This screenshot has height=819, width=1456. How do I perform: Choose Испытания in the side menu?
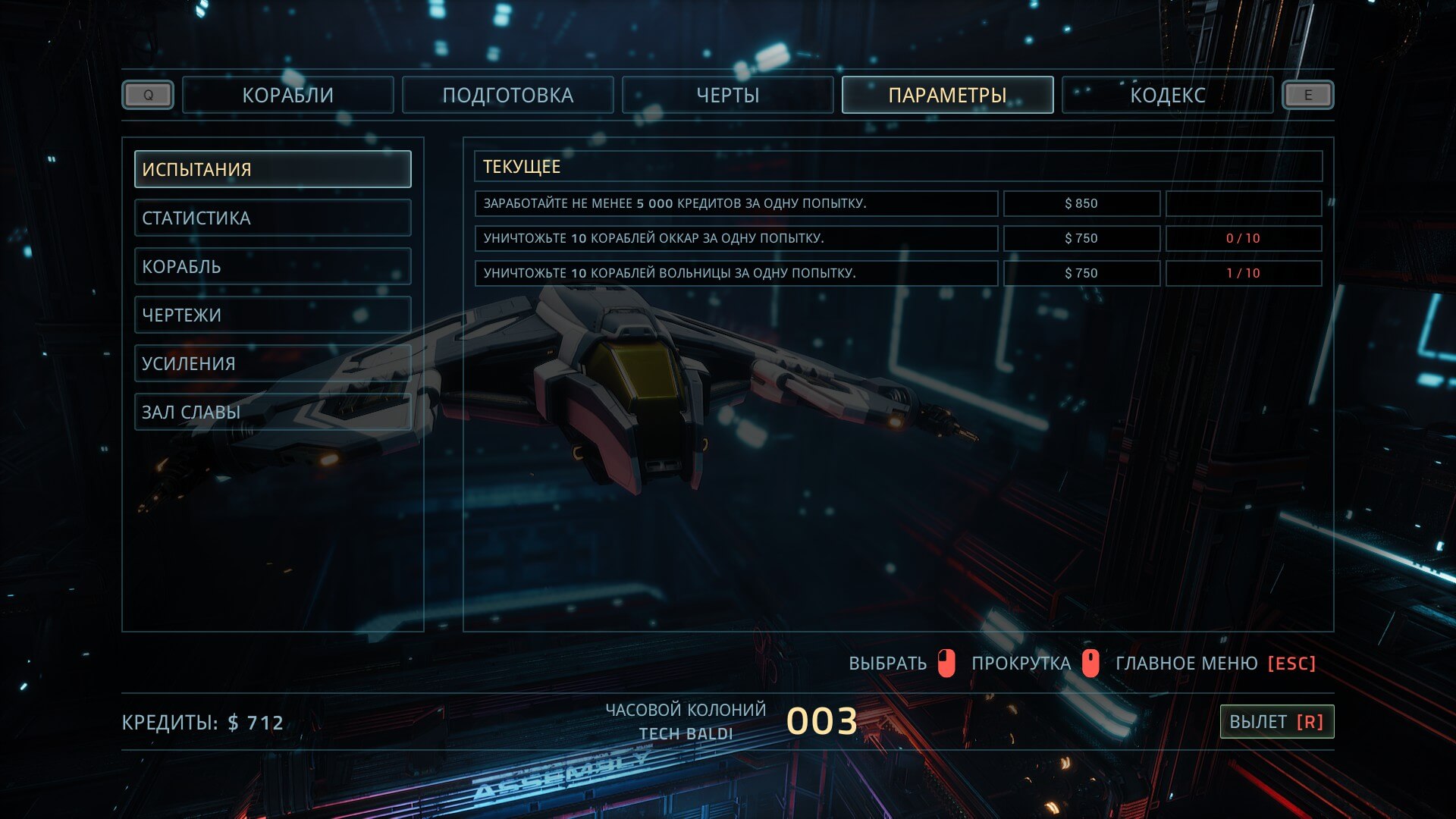tap(273, 169)
